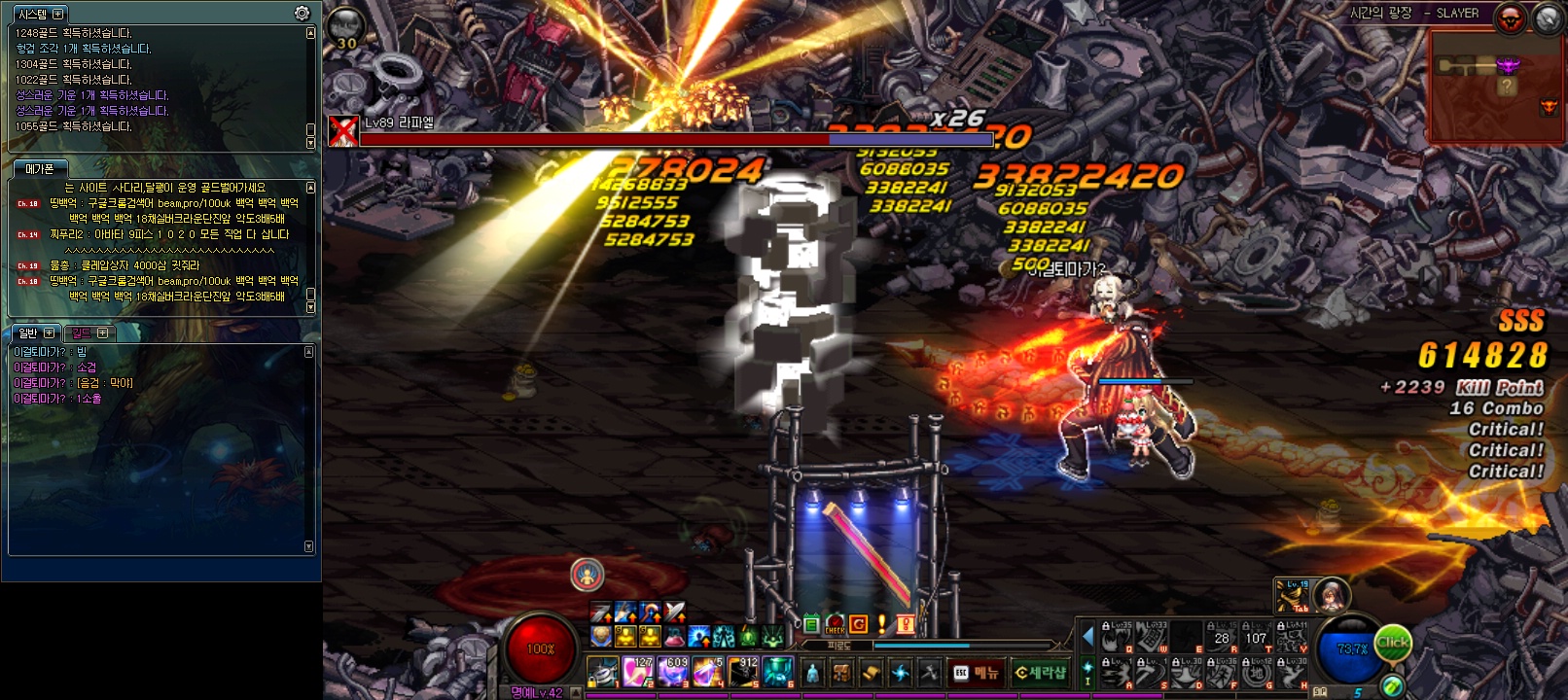The width and height of the screenshot is (1568, 700).
Task: Open the yellow exclamation mark notification
Action: point(881,624)
